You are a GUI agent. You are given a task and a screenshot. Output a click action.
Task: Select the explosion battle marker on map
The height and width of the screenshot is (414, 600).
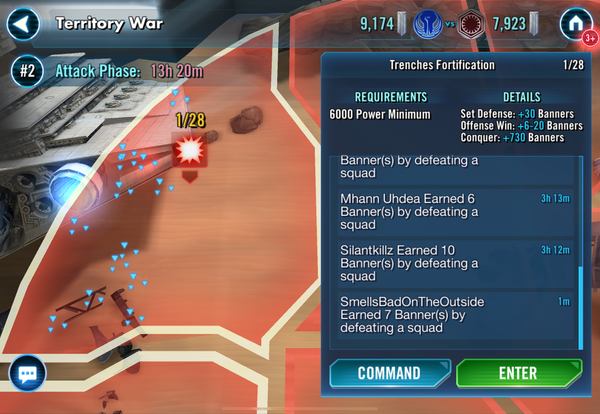click(x=189, y=151)
